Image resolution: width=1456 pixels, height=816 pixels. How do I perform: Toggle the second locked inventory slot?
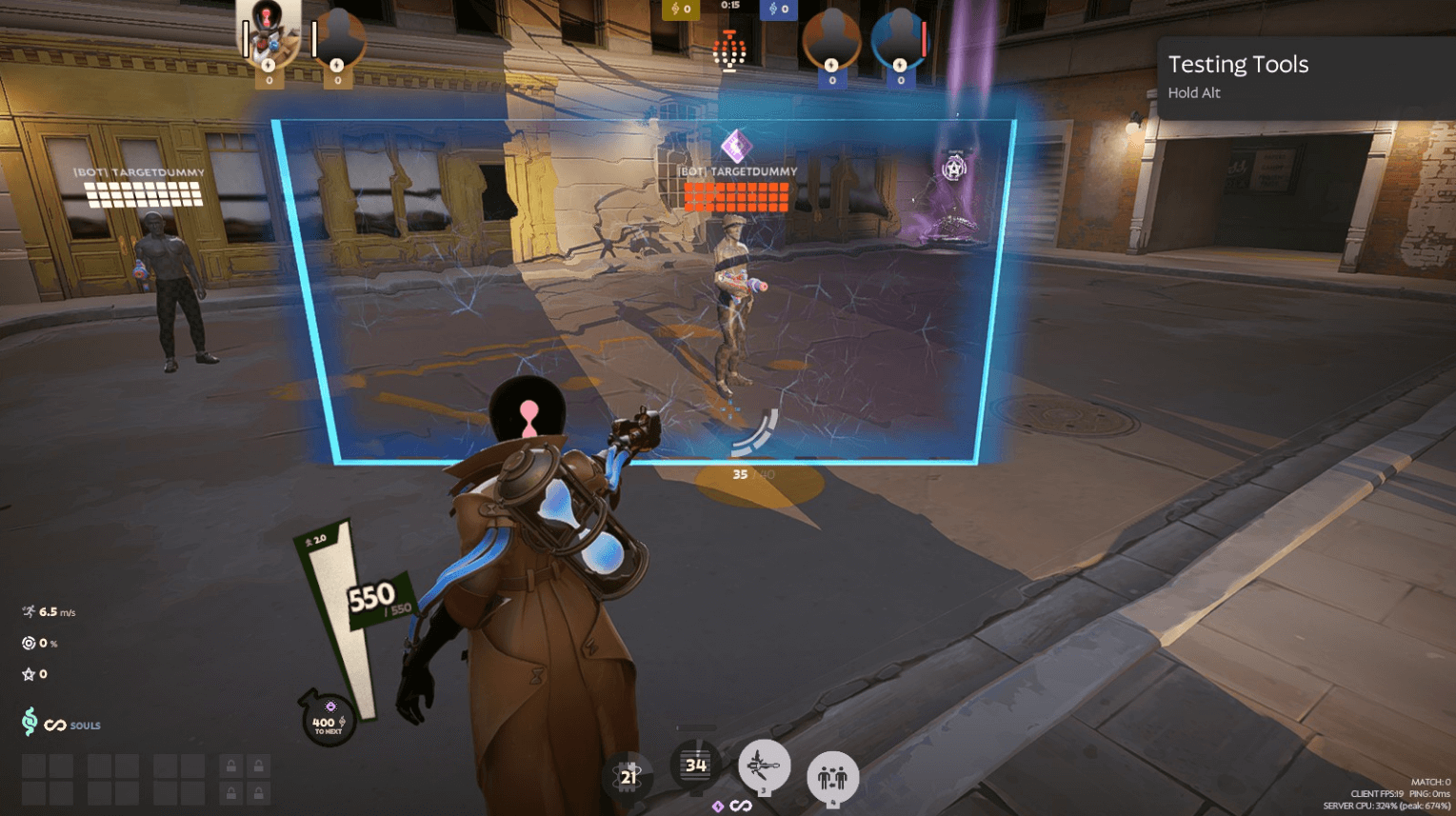[x=259, y=765]
